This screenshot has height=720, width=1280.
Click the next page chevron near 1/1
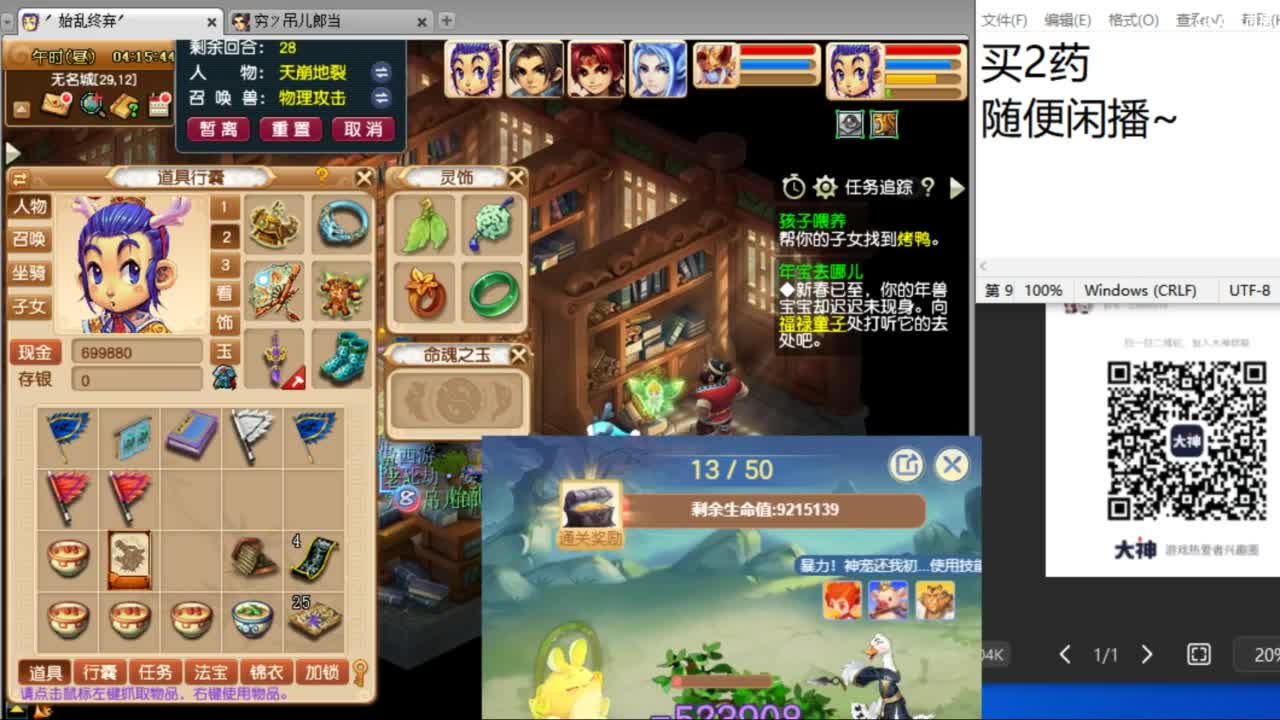(x=1147, y=655)
